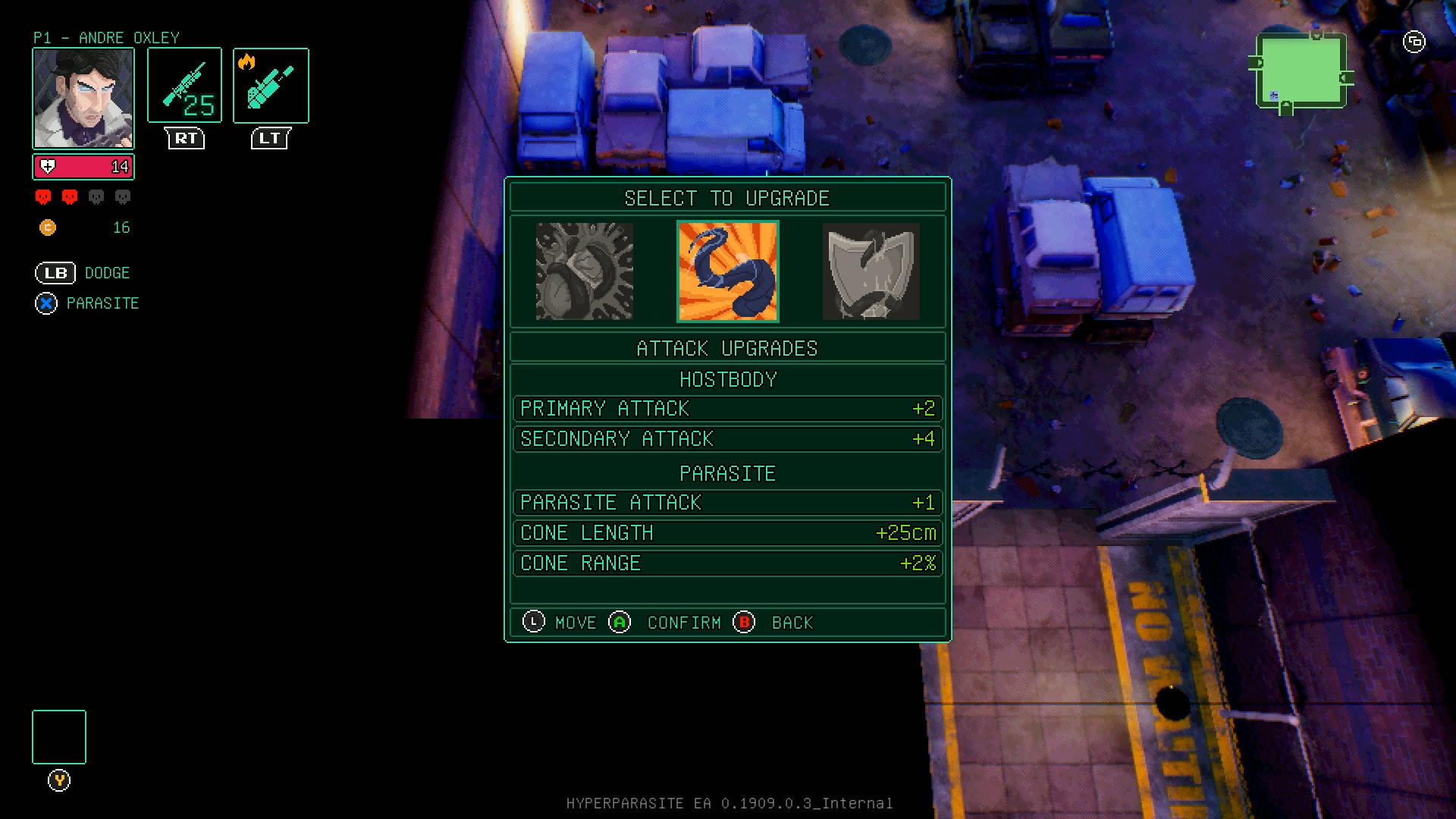Click the first red skull icon
Screen dimensions: 1456x819
click(x=42, y=196)
